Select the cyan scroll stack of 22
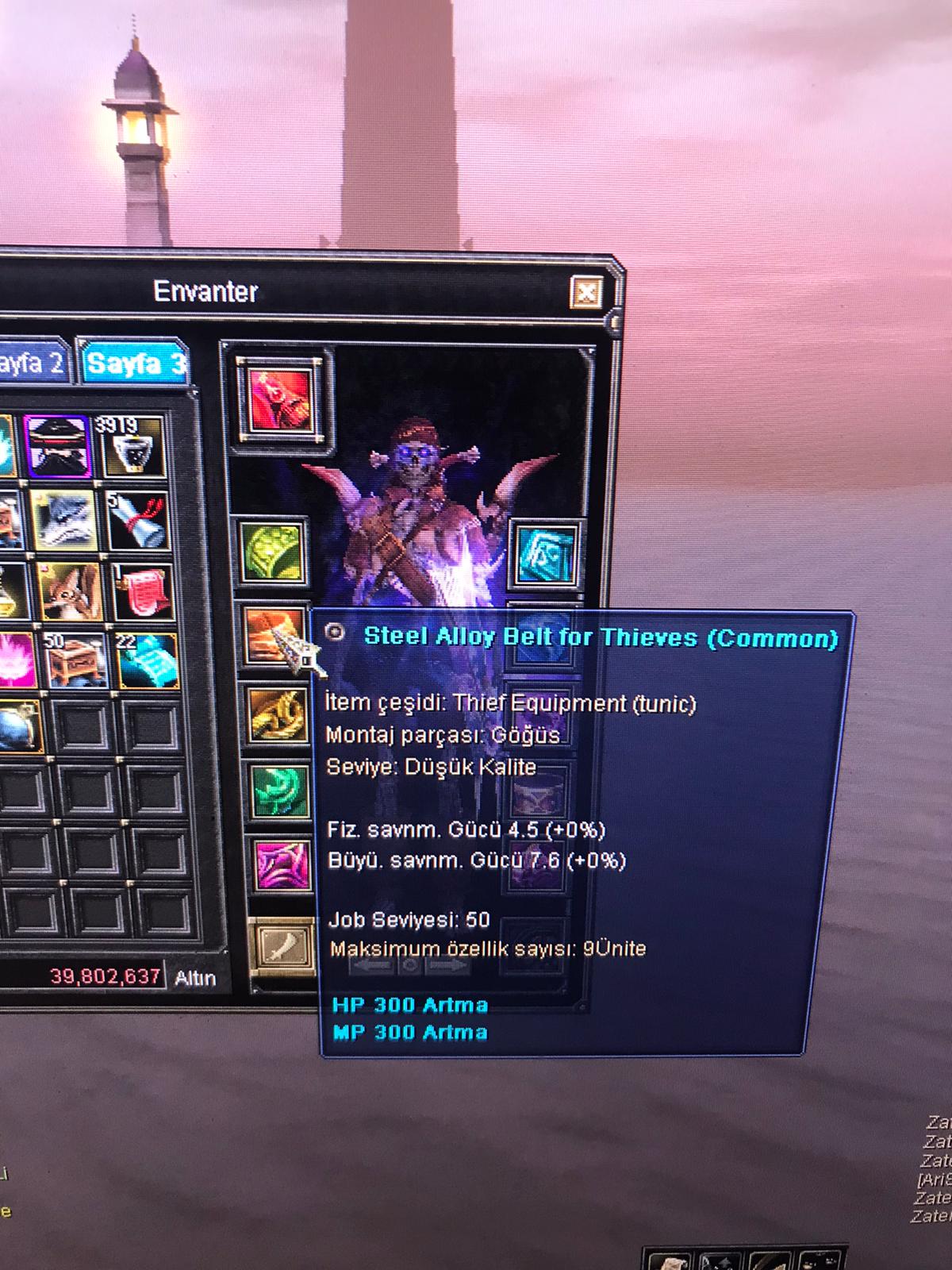This screenshot has height=1270, width=952. click(148, 660)
